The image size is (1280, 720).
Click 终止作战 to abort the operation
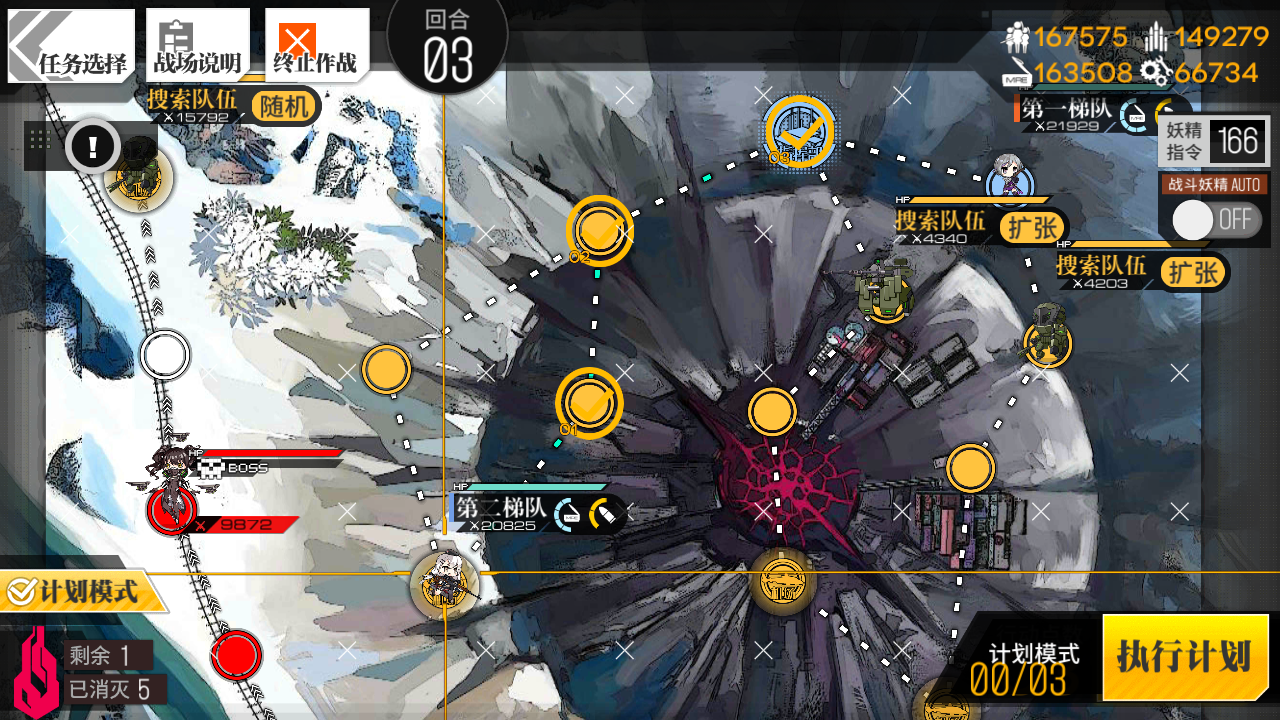pos(316,46)
